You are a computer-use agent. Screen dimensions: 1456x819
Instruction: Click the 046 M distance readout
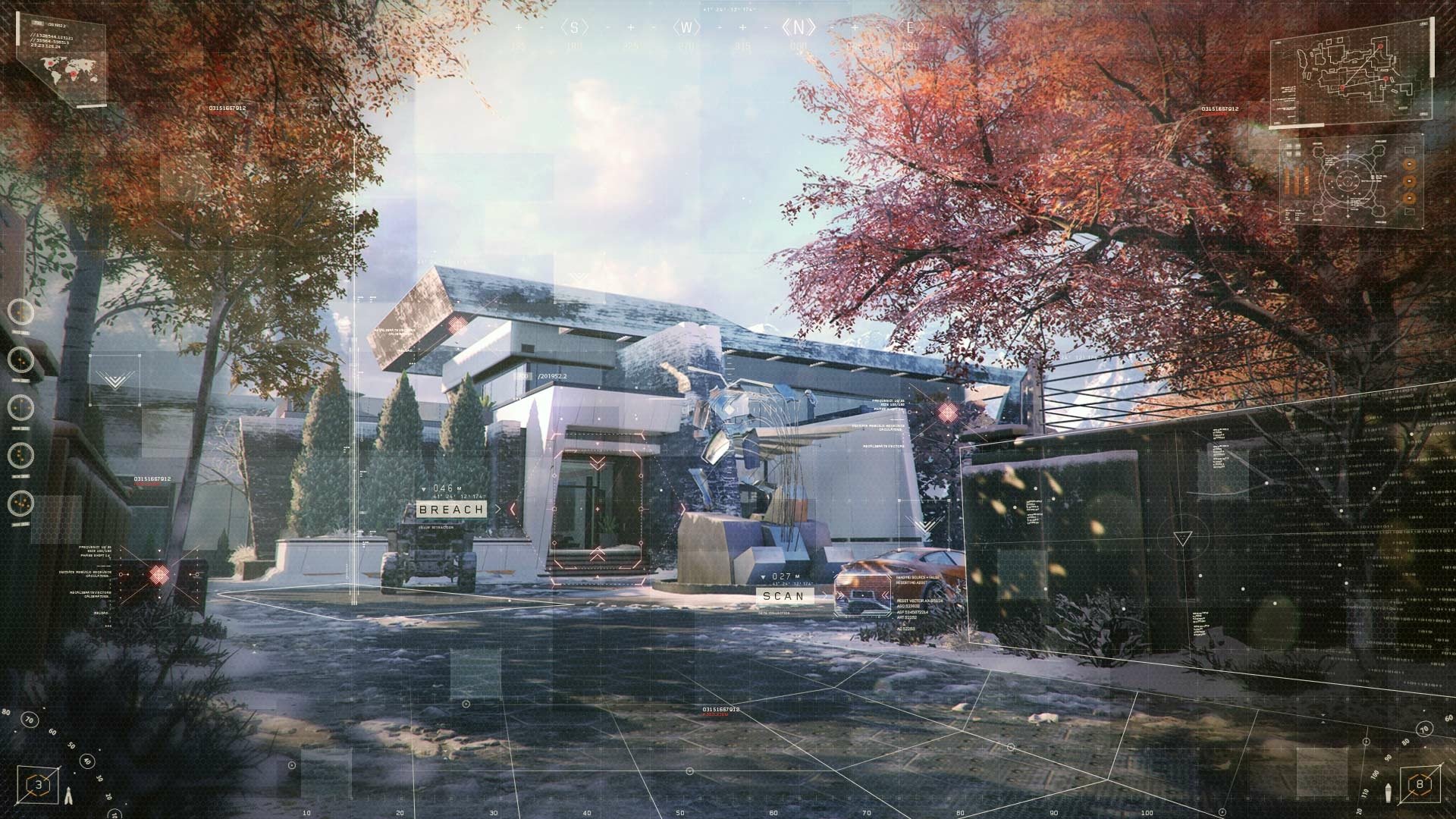[444, 489]
